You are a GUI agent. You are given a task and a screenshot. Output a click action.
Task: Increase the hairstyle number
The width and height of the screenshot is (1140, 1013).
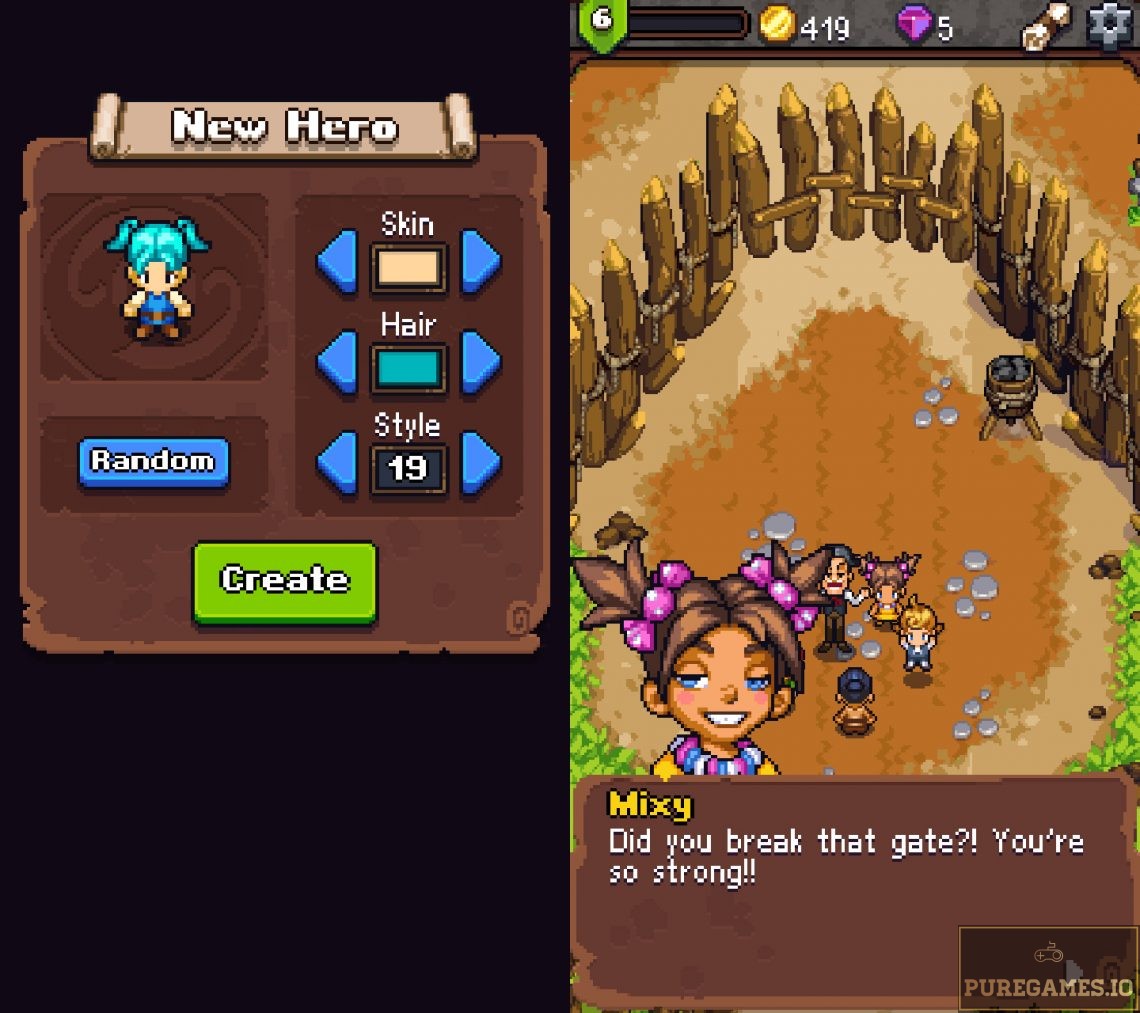coord(480,464)
